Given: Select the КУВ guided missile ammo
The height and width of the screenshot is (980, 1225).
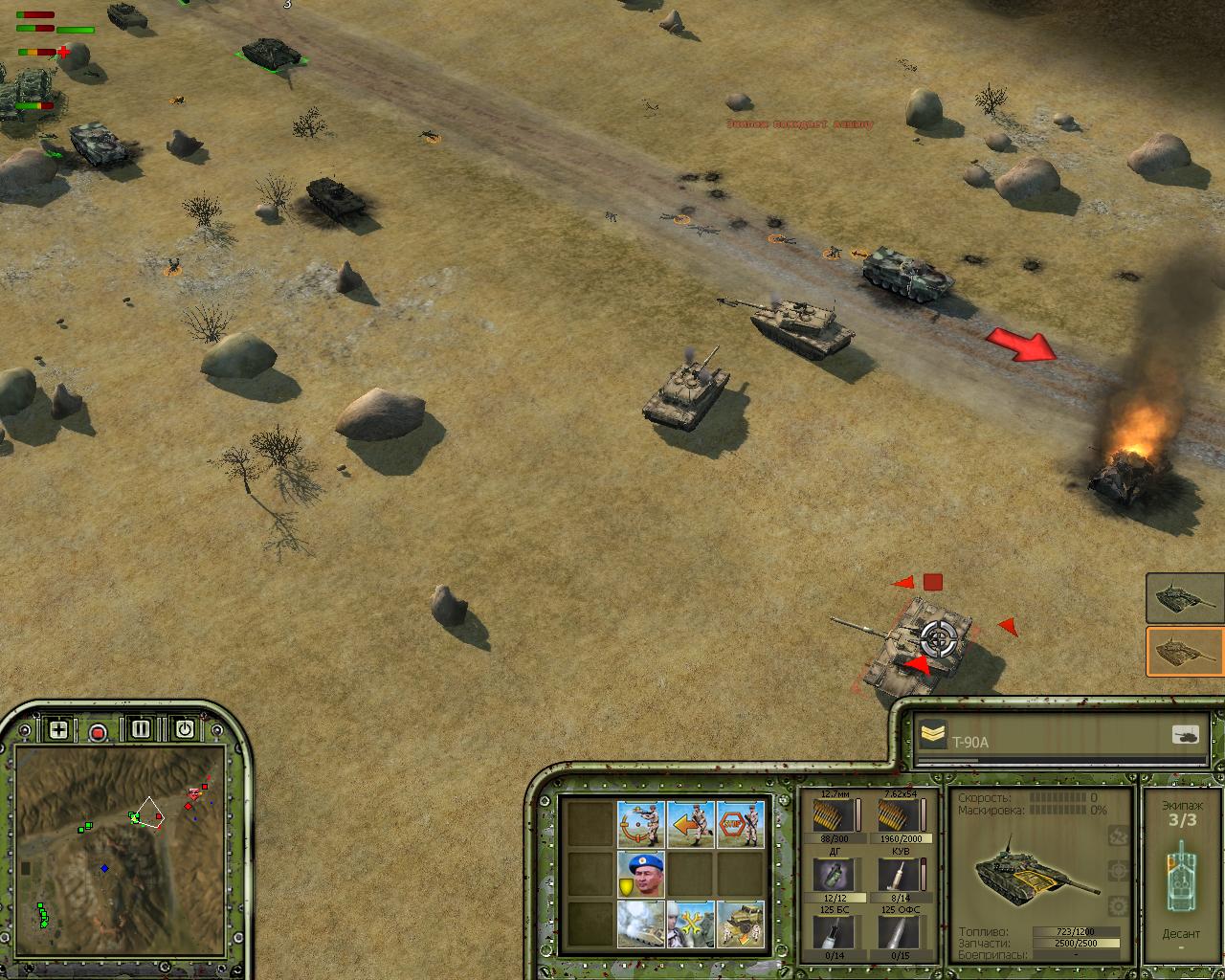Looking at the screenshot, I should point(900,874).
